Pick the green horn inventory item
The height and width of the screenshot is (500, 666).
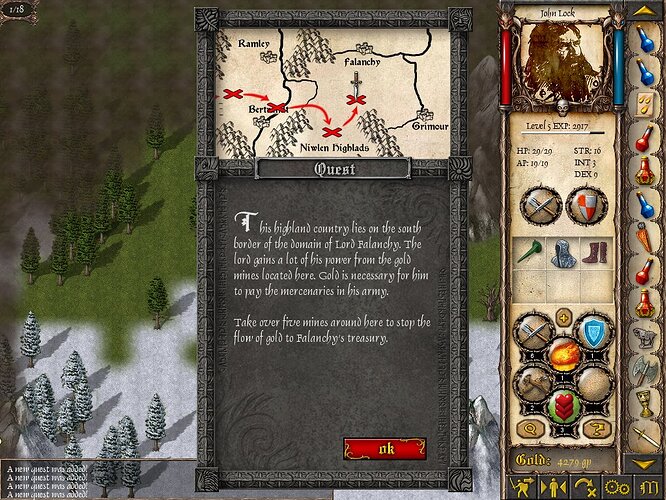(x=530, y=253)
